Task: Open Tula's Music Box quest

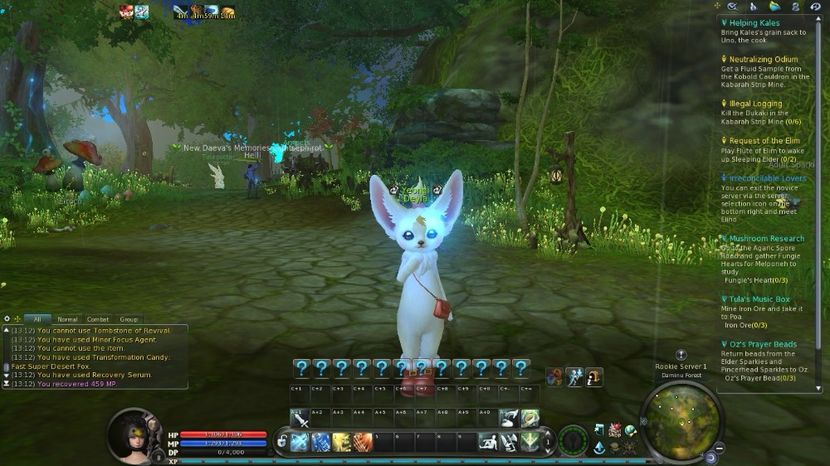Action: tap(759, 299)
